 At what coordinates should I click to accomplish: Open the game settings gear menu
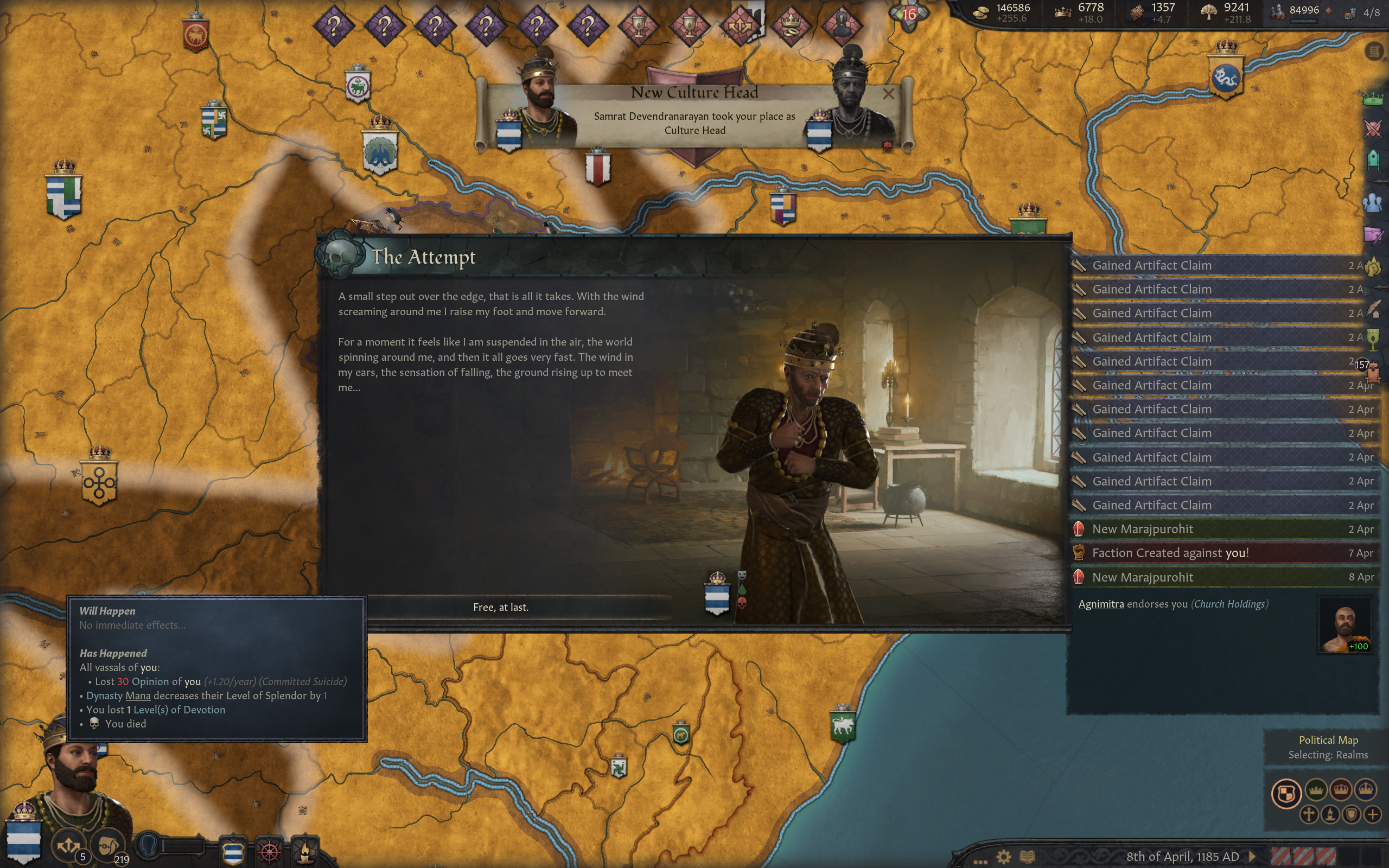(x=1003, y=857)
